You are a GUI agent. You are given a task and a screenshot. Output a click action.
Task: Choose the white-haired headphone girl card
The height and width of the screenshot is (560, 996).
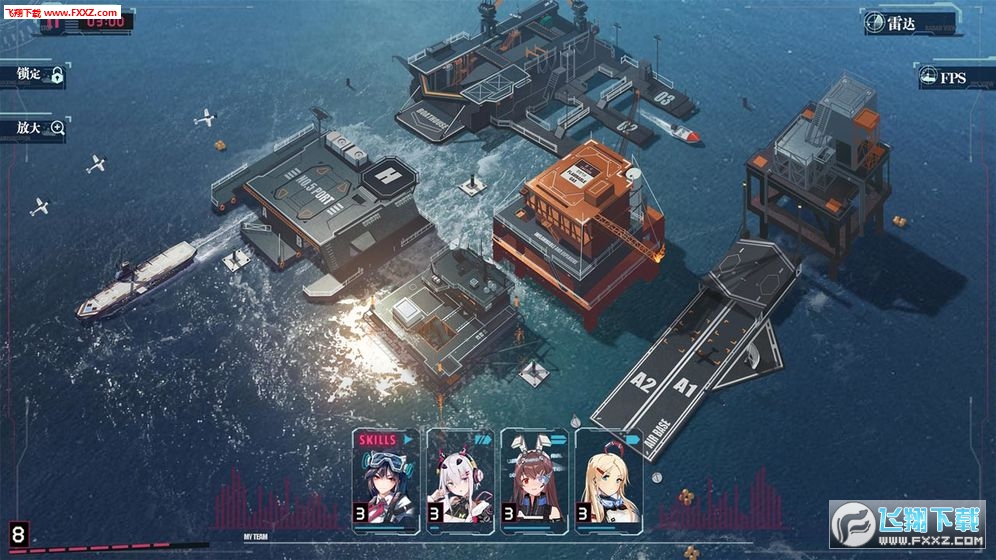pos(460,479)
